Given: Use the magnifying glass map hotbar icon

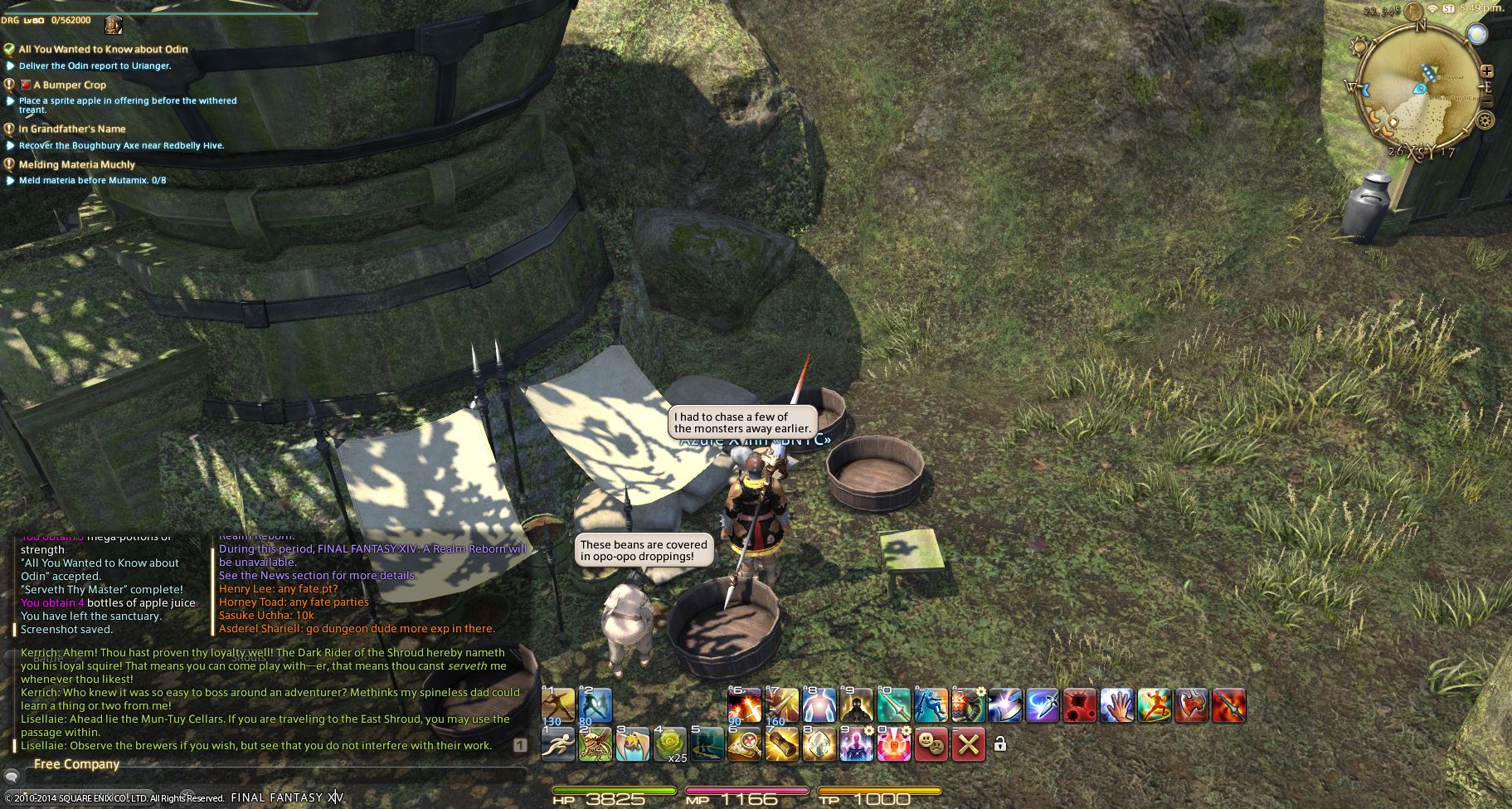Looking at the screenshot, I should [745, 744].
